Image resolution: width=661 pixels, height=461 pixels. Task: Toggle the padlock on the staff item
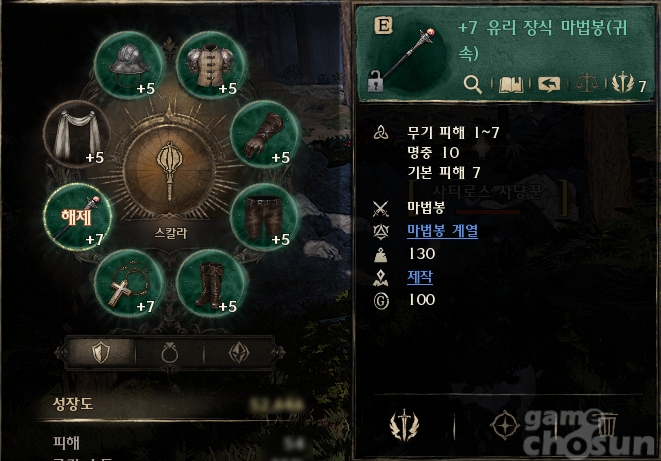[x=376, y=84]
